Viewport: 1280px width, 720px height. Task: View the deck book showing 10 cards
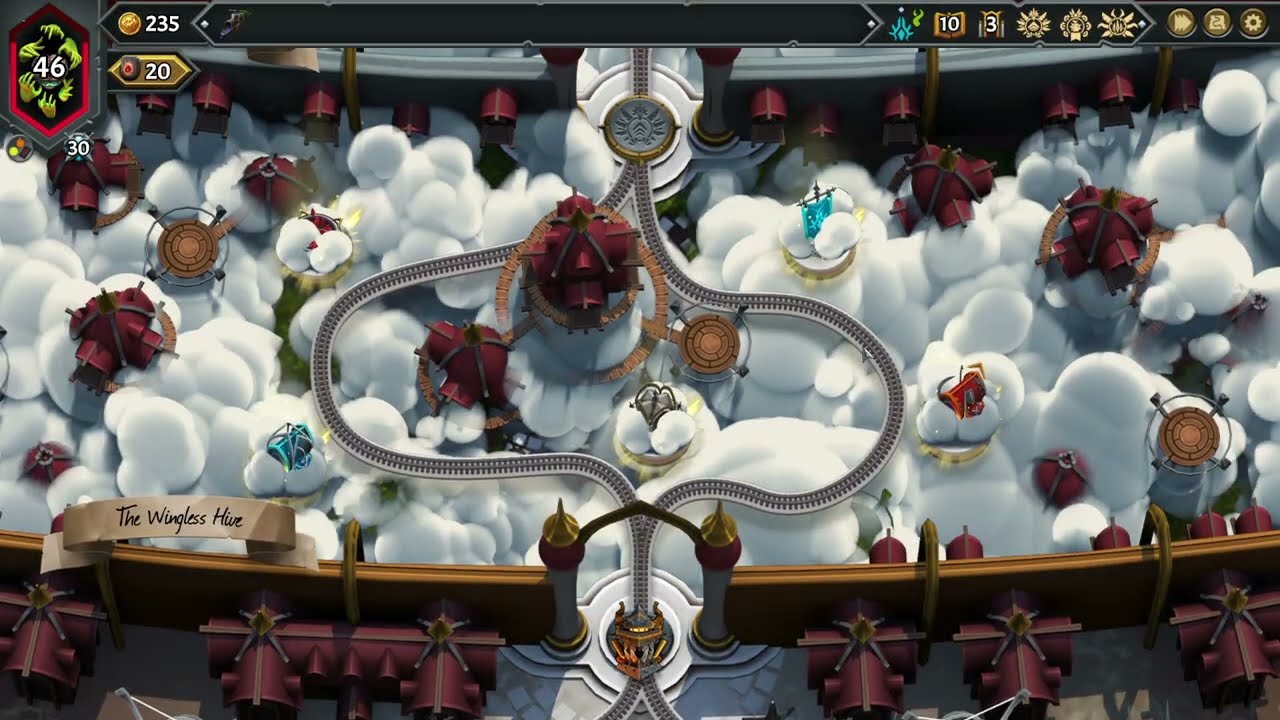948,24
